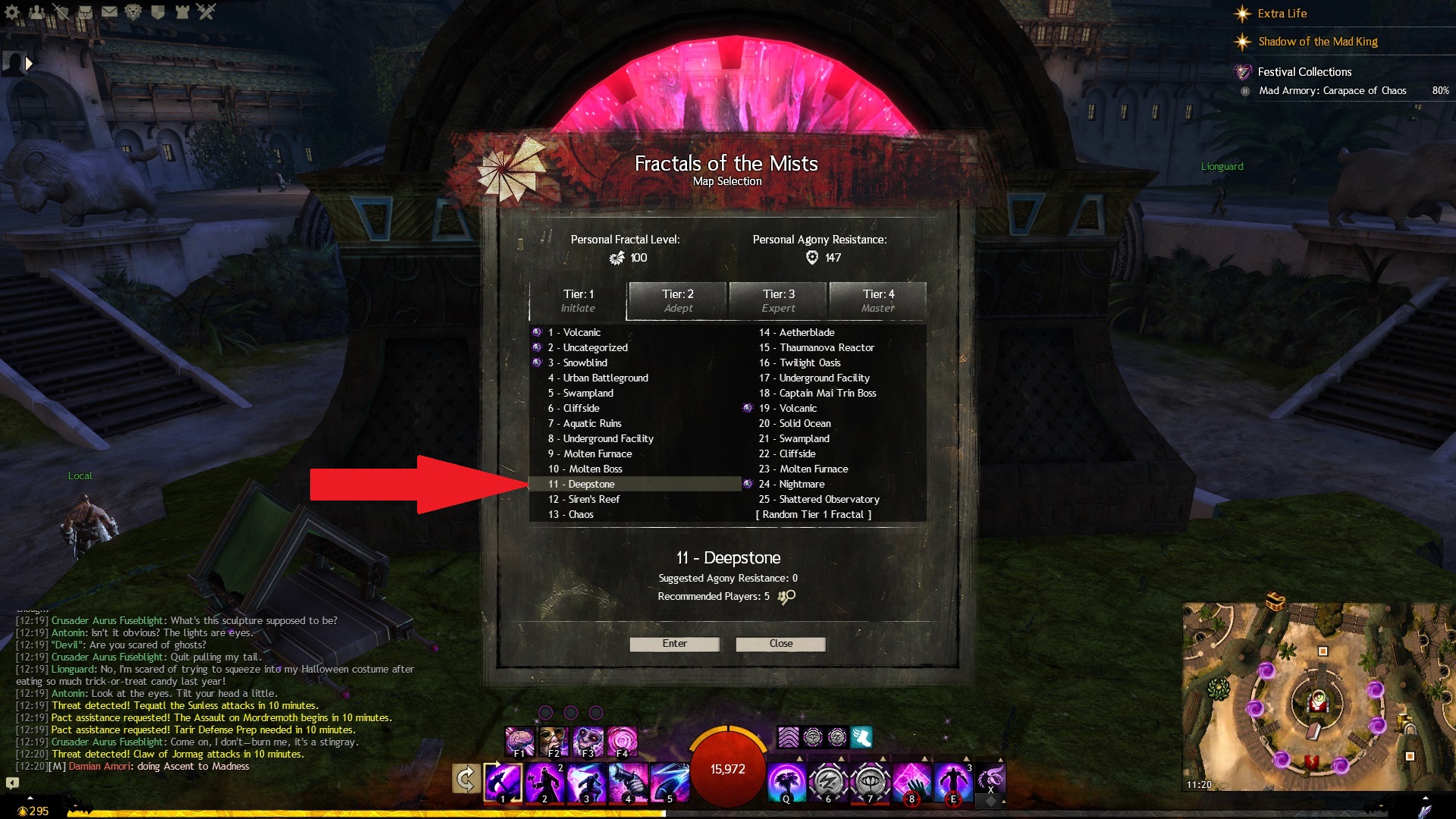Switch to the Tier 3 Expert tab
The height and width of the screenshot is (819, 1456).
coord(778,301)
